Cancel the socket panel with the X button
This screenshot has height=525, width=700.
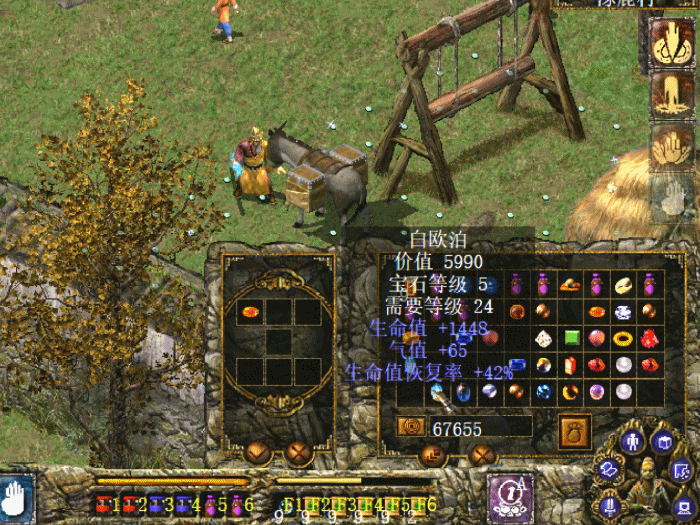[300, 453]
